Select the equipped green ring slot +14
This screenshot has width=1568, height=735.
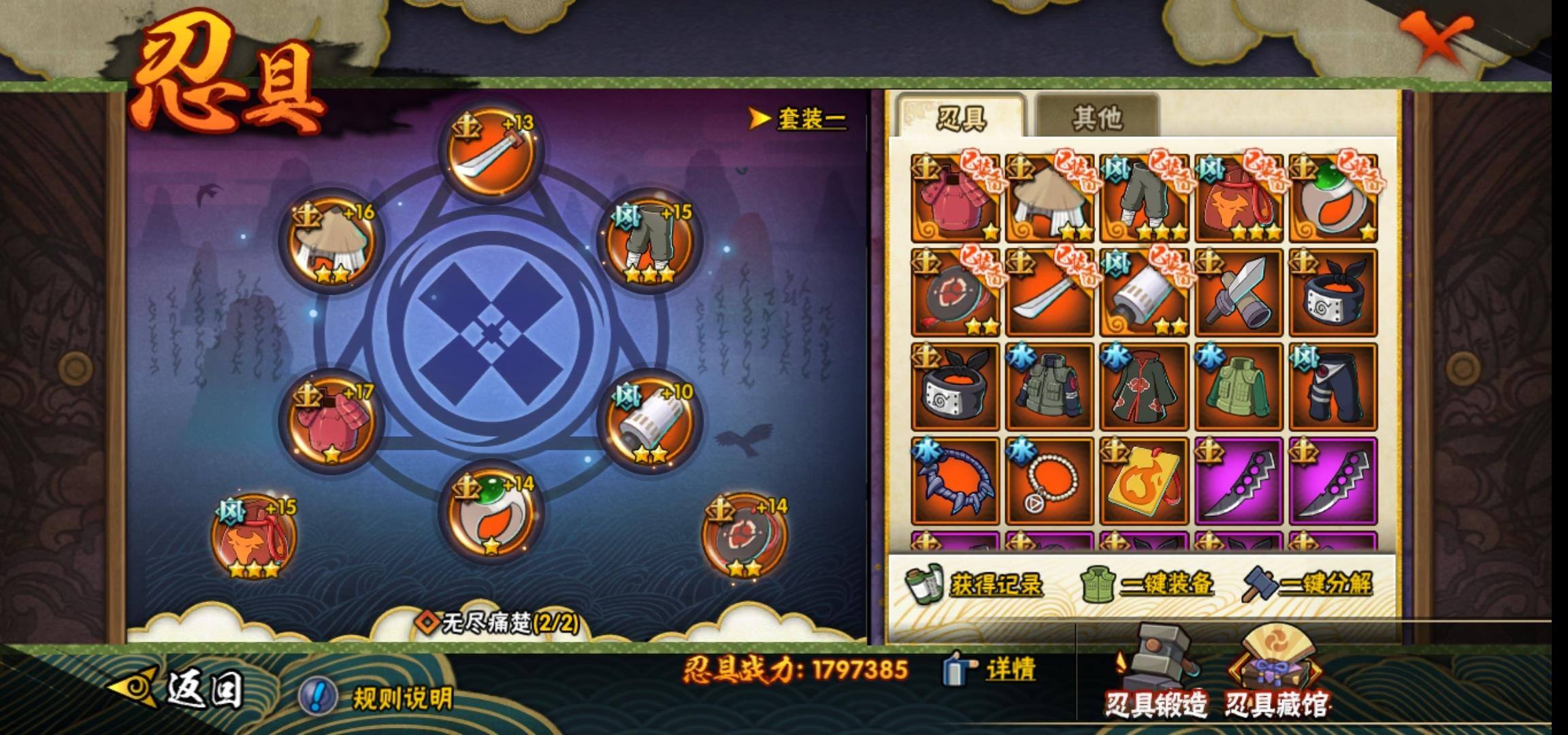(x=490, y=515)
